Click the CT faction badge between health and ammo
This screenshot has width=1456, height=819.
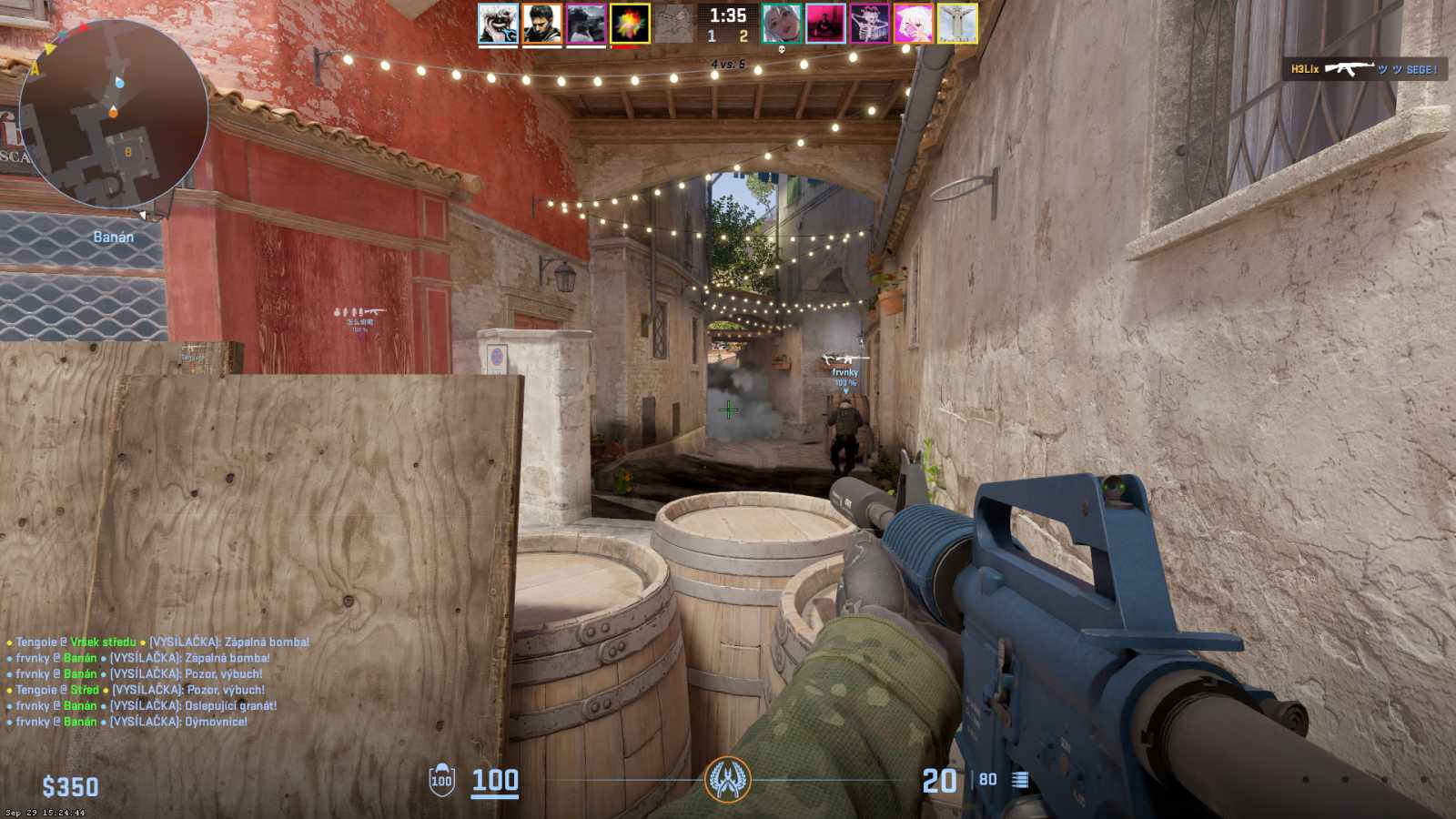[728, 781]
